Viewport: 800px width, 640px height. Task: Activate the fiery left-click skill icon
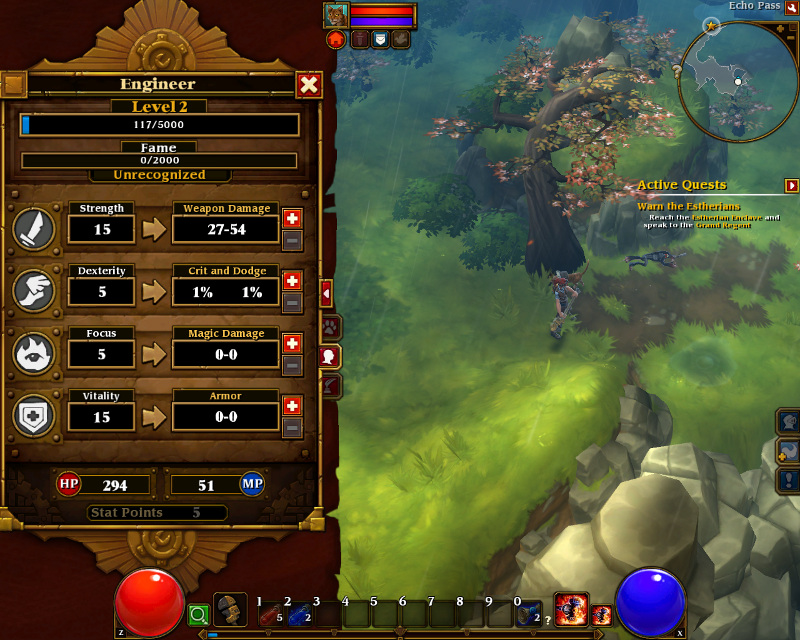[x=570, y=609]
